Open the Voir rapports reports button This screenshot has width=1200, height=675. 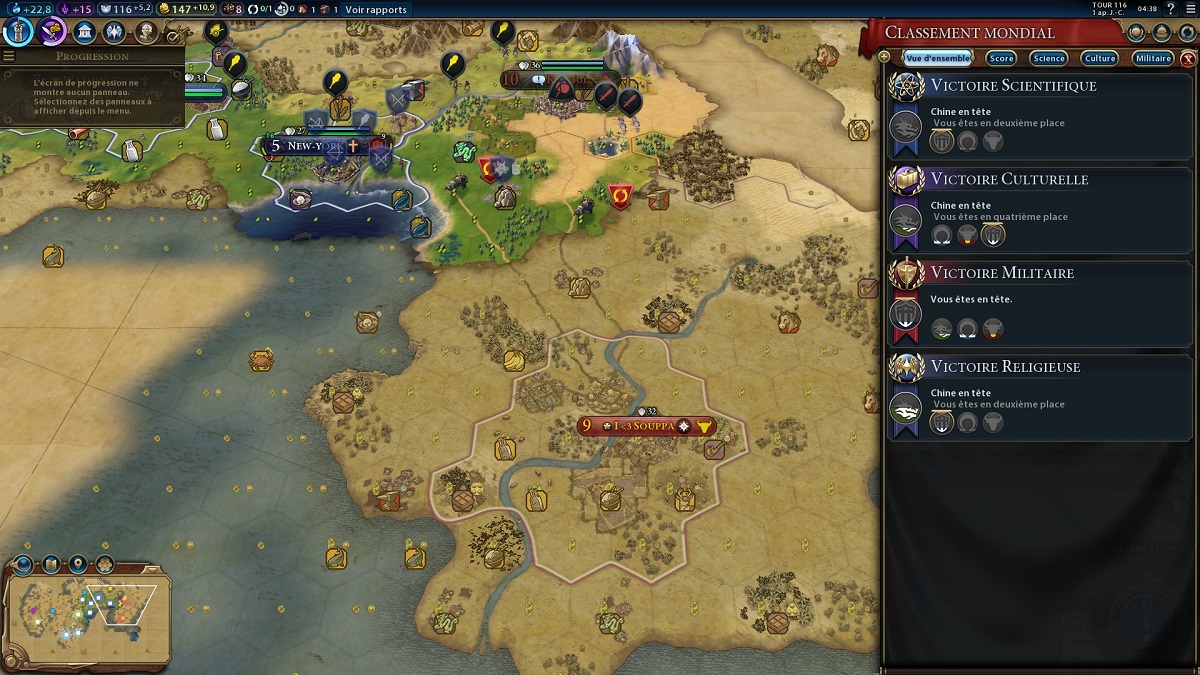click(376, 10)
